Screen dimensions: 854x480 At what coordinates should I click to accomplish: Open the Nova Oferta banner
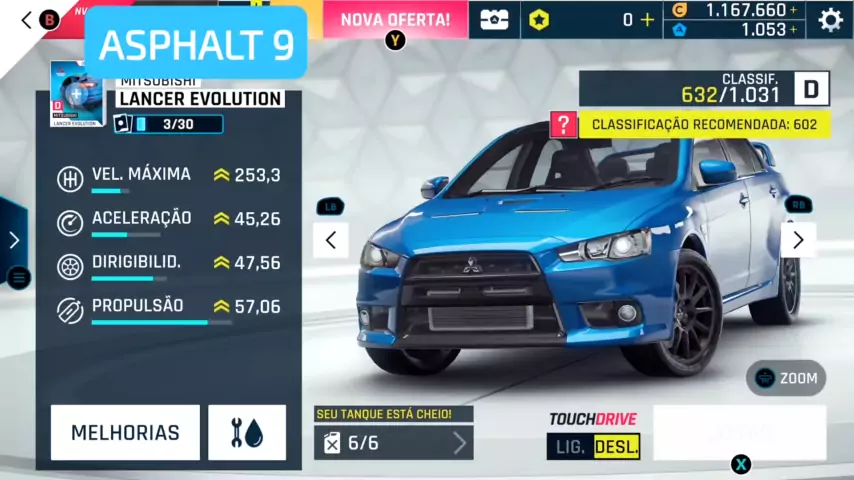(395, 19)
